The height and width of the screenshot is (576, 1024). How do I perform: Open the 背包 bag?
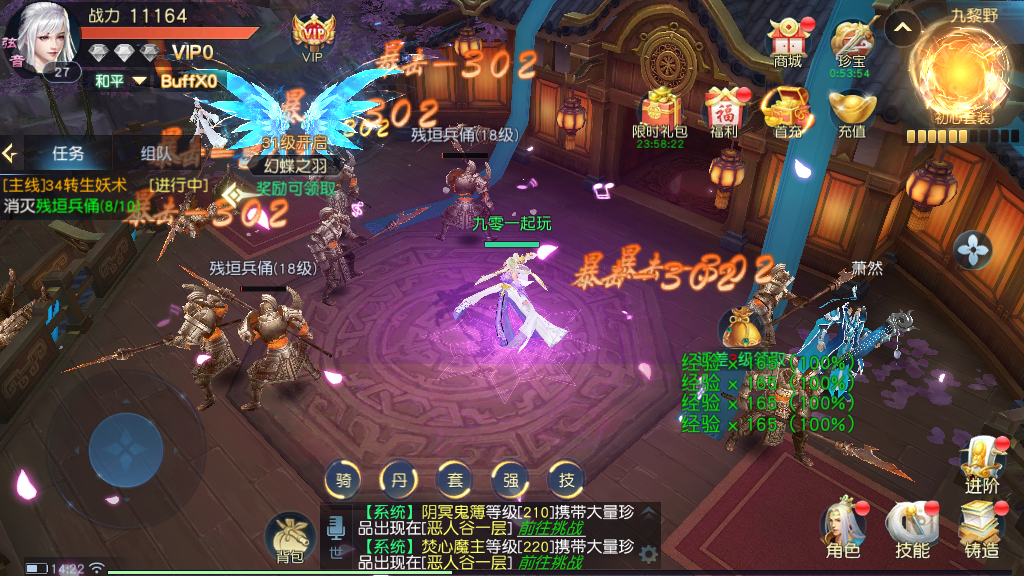(289, 539)
